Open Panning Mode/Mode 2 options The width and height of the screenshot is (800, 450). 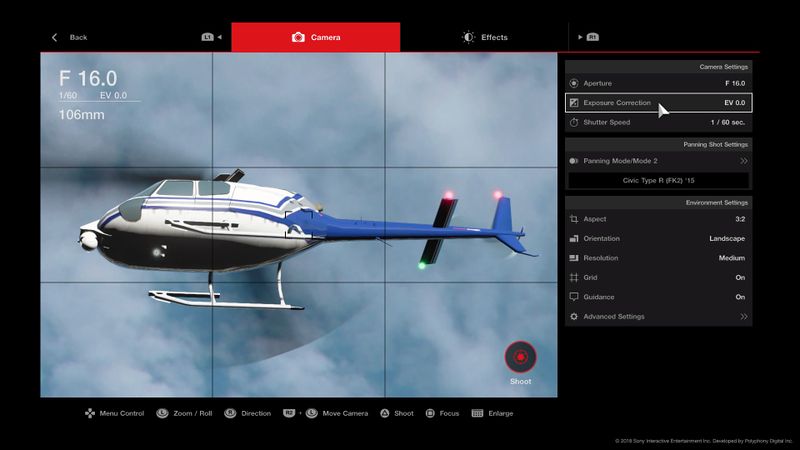click(658, 160)
